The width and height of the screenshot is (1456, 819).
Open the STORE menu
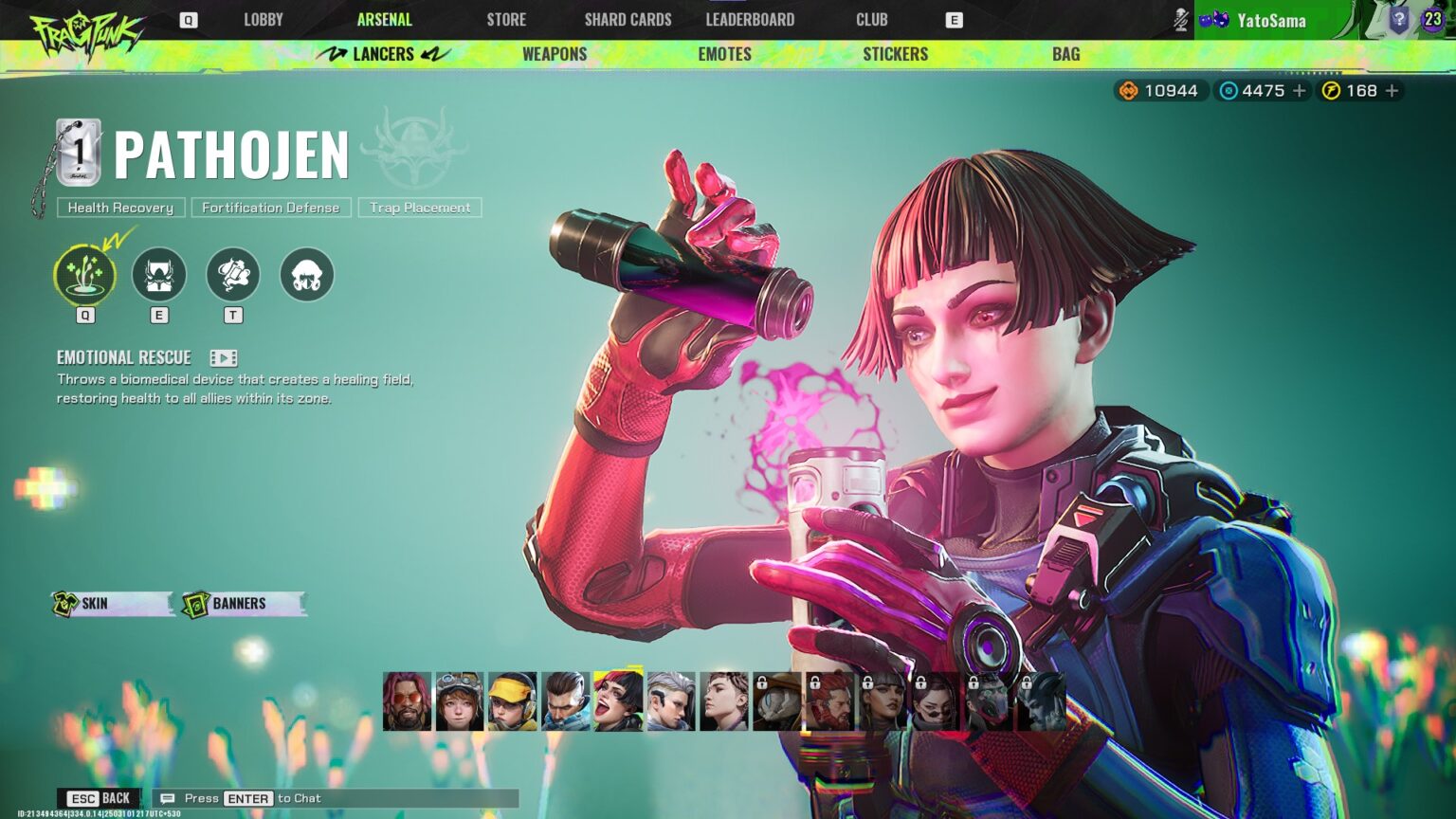coord(505,19)
